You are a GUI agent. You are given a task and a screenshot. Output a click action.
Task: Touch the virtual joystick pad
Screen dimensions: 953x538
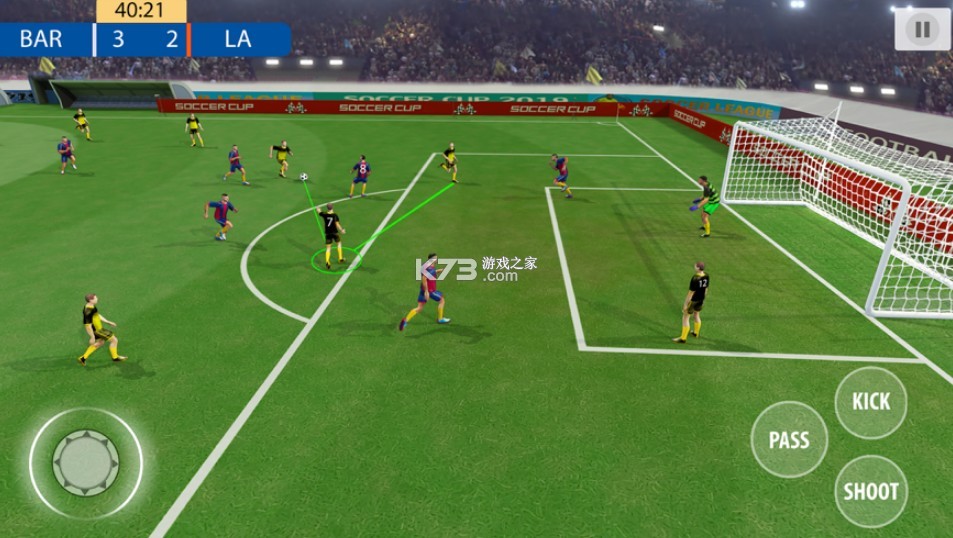[86, 463]
